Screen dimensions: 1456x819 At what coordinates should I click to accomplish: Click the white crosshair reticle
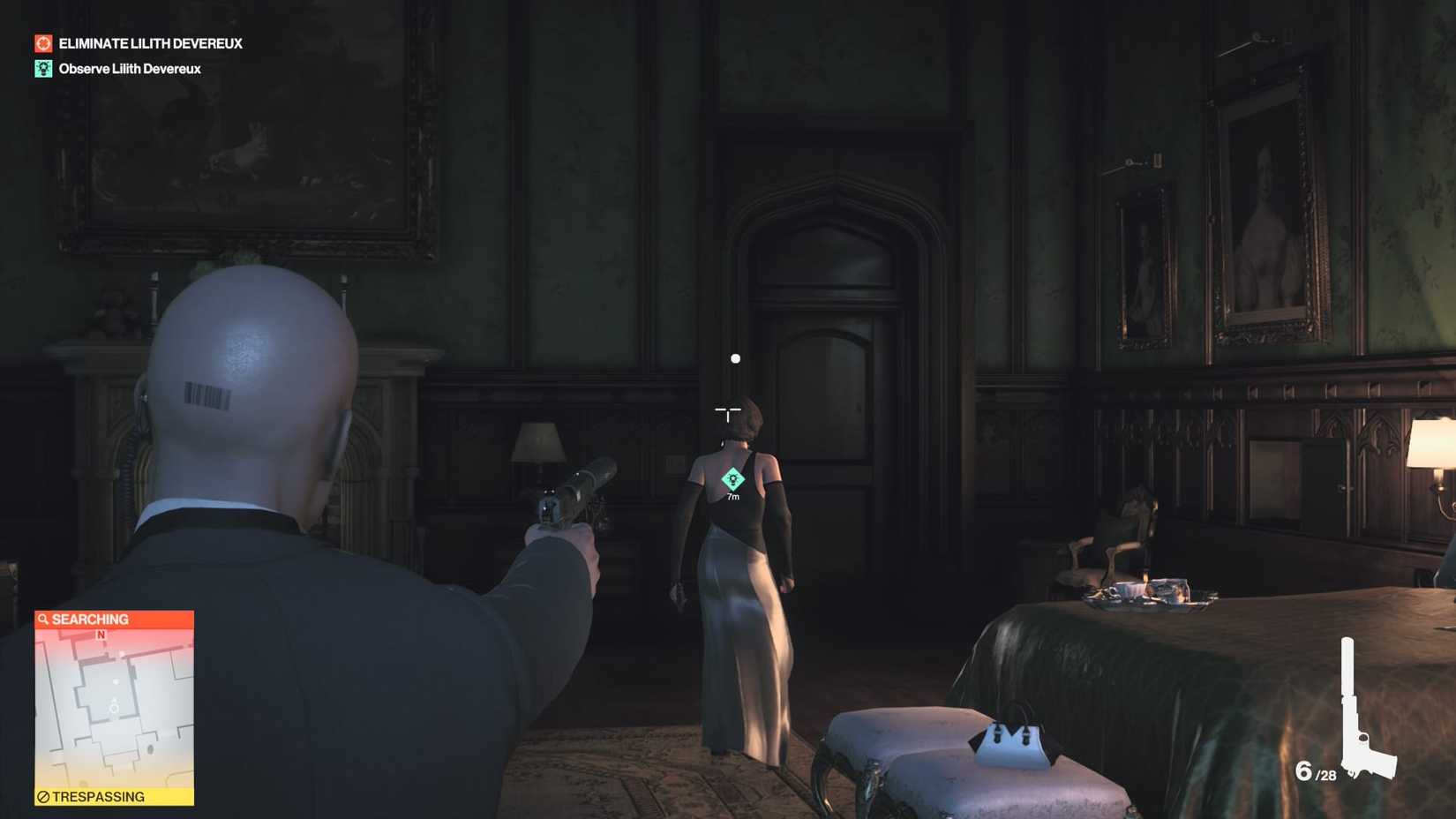(x=728, y=411)
